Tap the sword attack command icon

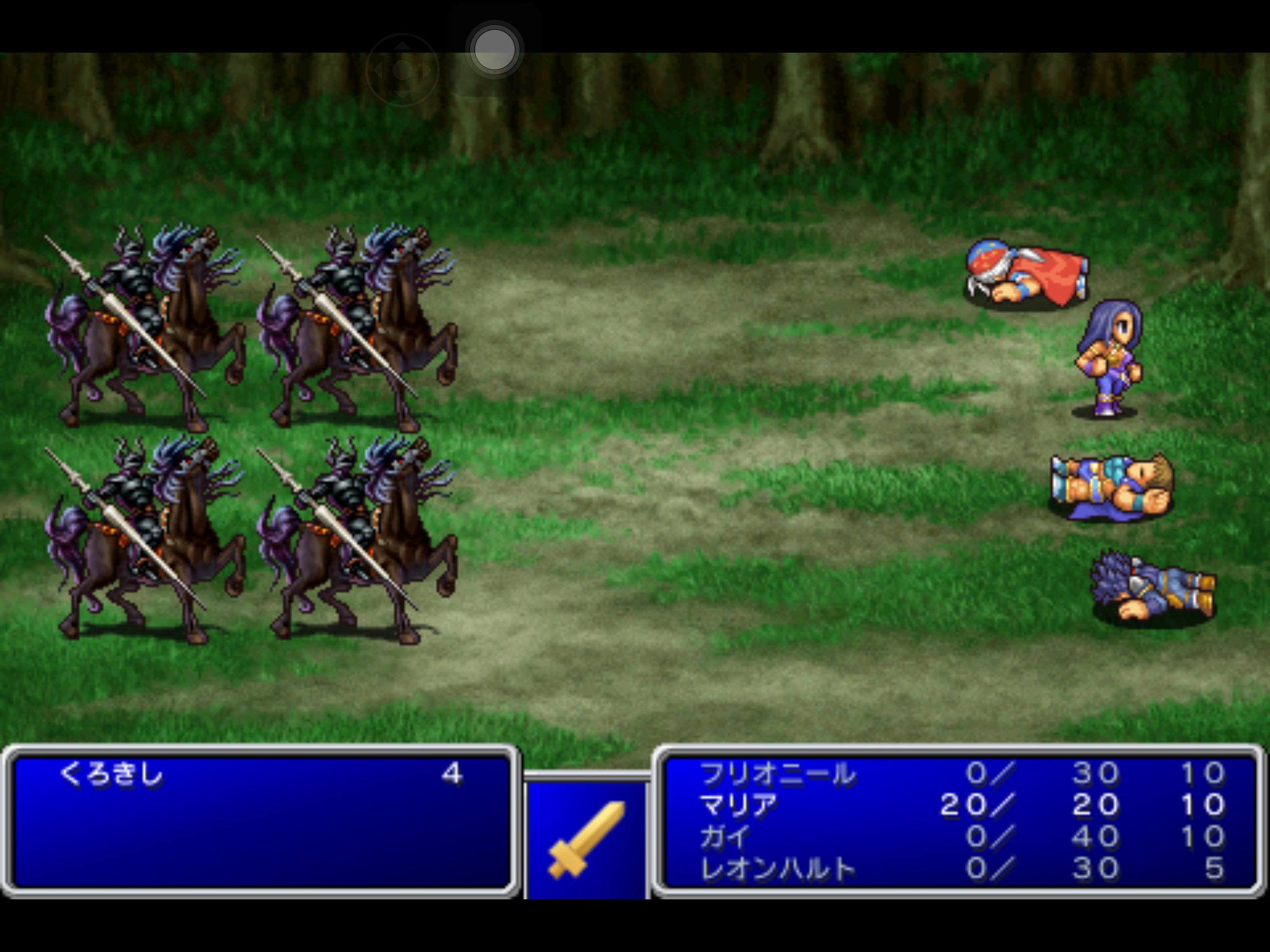pyautogui.click(x=586, y=840)
